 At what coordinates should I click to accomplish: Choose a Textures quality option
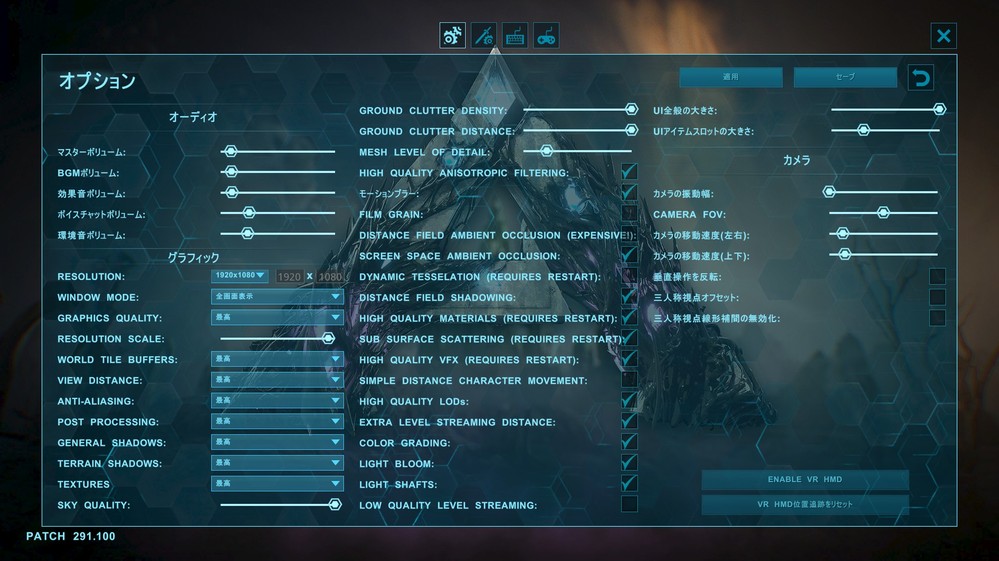click(x=277, y=484)
